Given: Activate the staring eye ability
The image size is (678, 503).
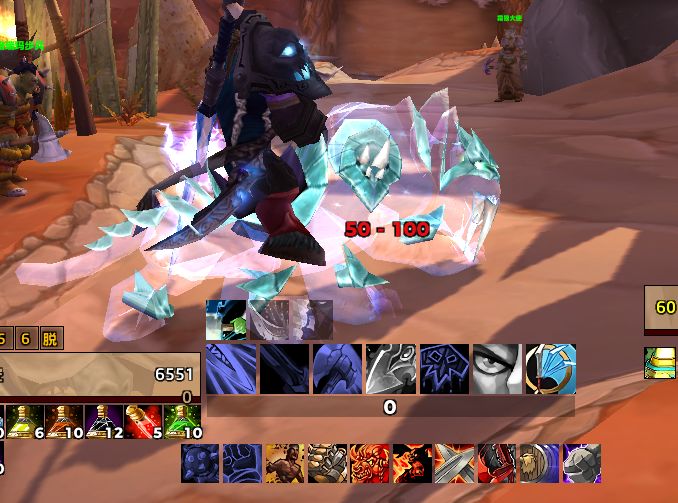Looking at the screenshot, I should (x=496, y=369).
